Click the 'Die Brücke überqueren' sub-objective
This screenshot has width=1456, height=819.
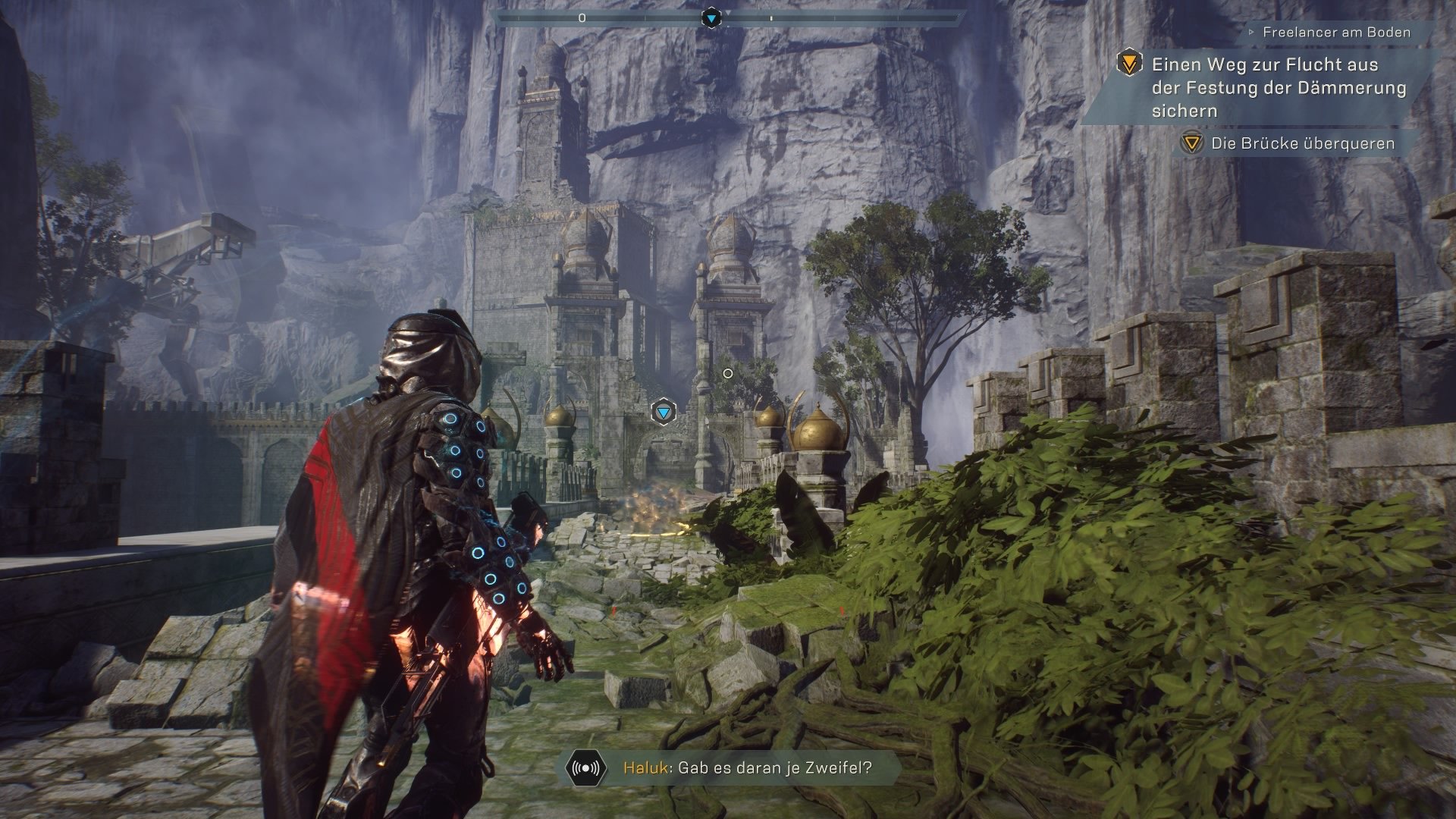coord(1302,143)
